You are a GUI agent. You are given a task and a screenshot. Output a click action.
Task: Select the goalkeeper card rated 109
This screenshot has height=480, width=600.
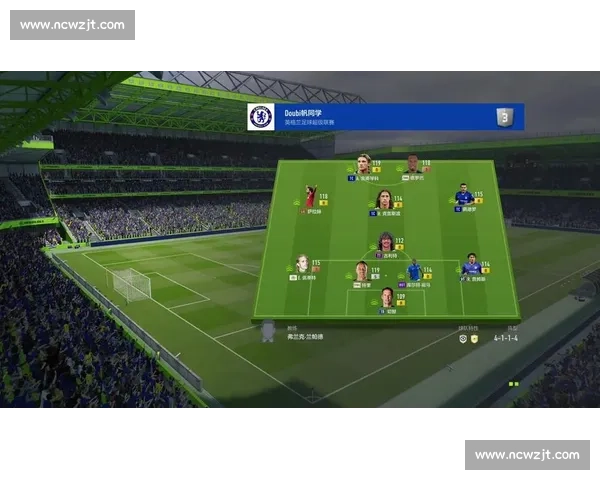[386, 298]
